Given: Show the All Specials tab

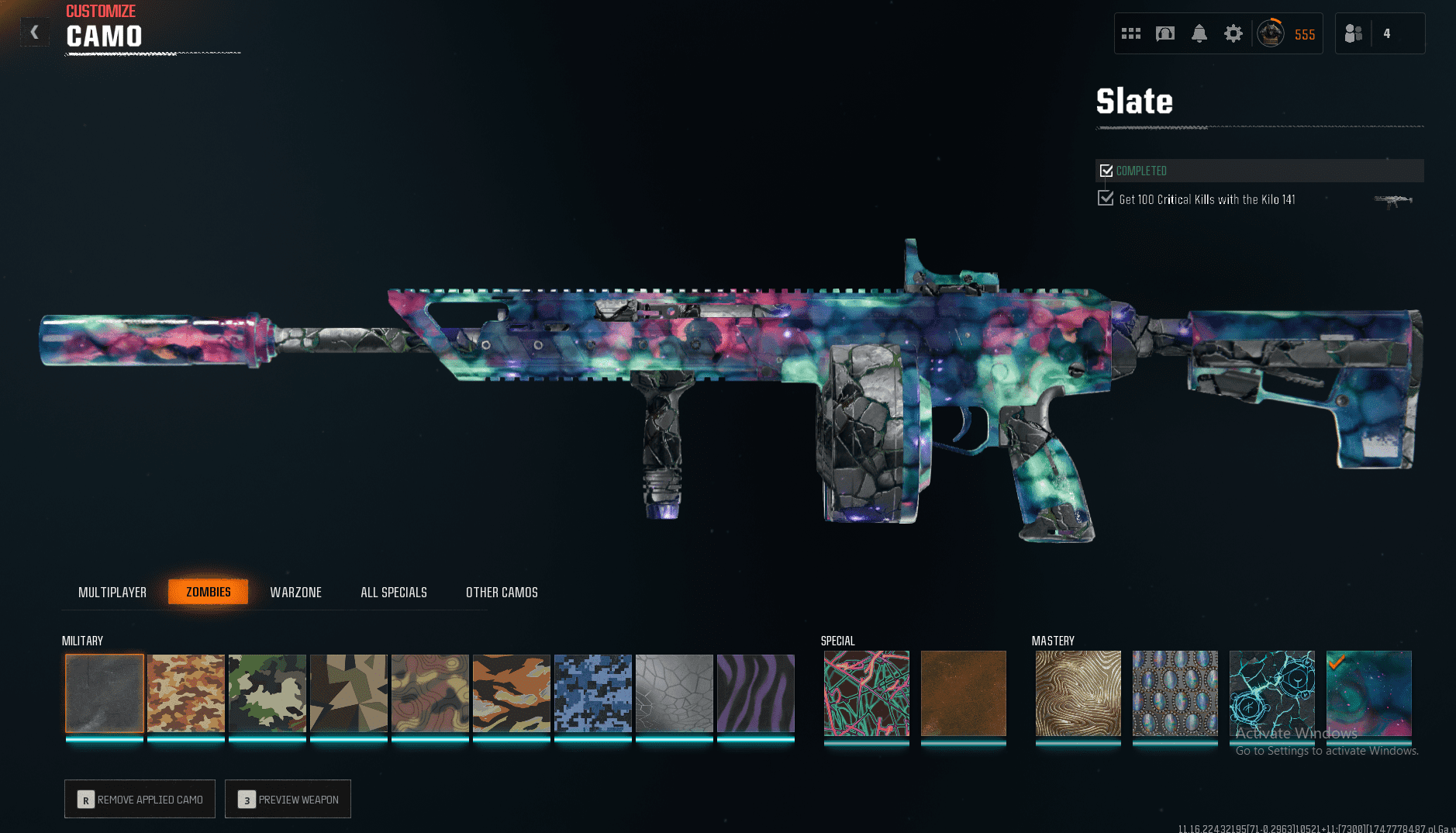Looking at the screenshot, I should 394,593.
